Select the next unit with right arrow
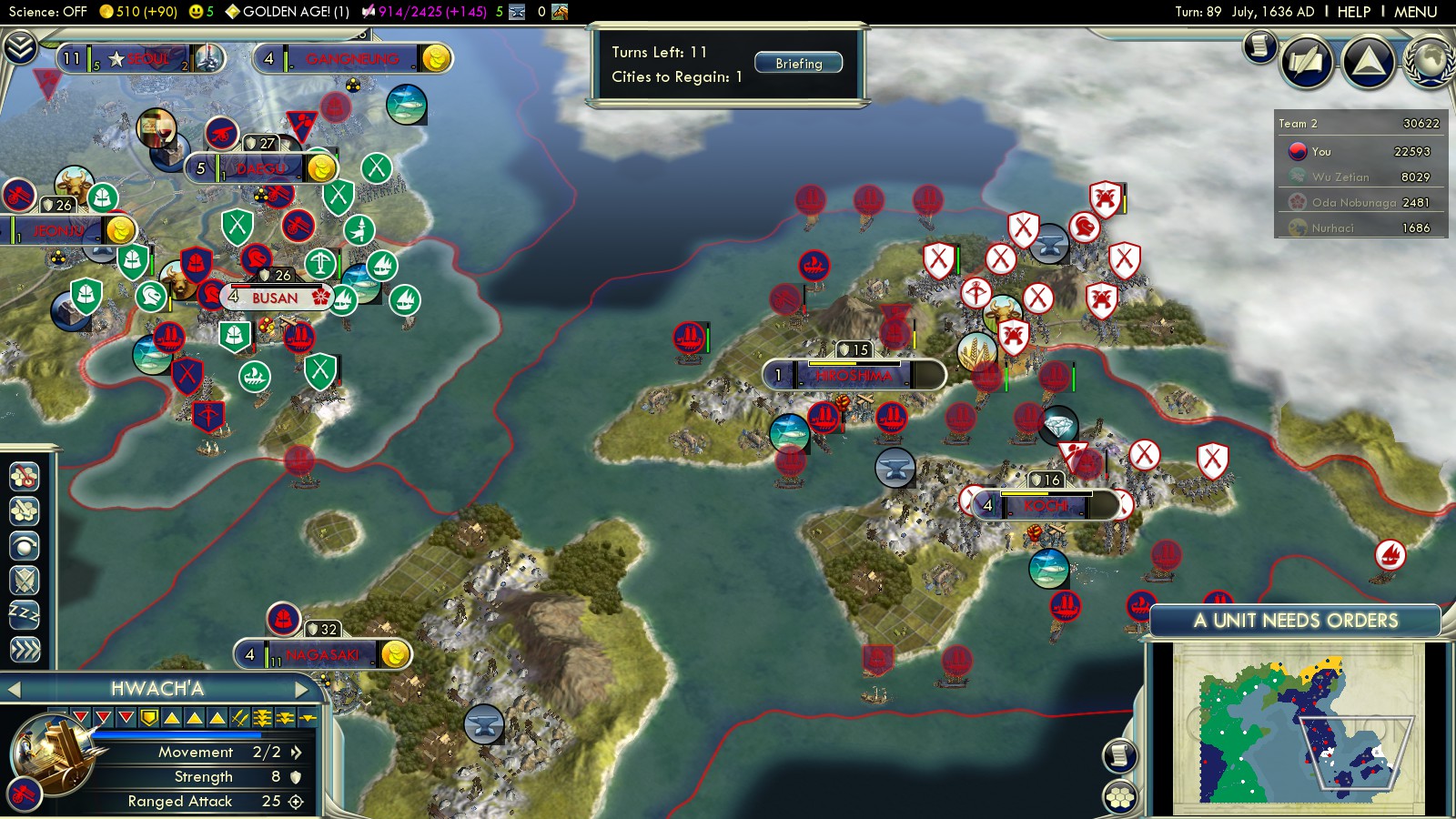The width and height of the screenshot is (1456, 819). [x=301, y=689]
